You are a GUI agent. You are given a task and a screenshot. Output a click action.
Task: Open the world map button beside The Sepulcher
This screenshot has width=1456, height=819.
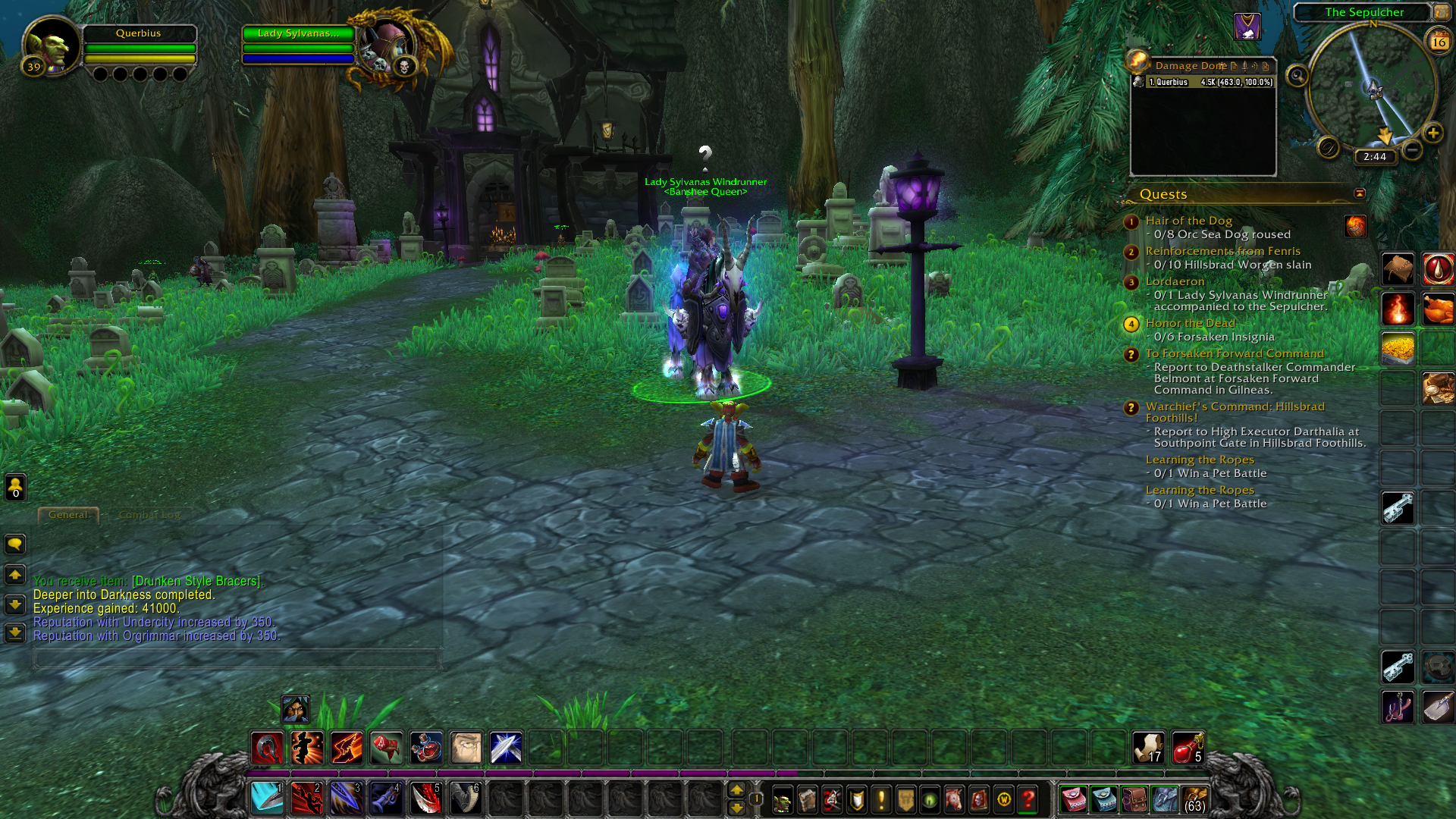click(1441, 12)
